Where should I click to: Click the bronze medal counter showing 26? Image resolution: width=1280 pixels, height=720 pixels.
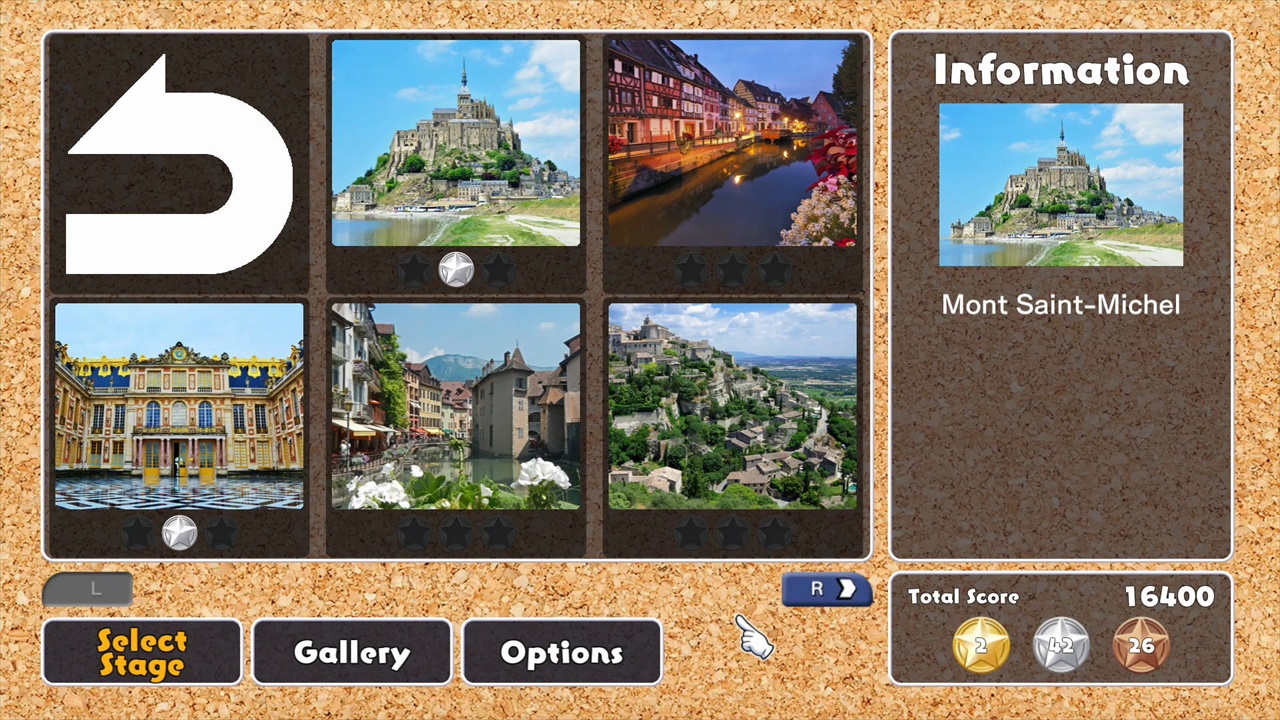pyautogui.click(x=1142, y=645)
